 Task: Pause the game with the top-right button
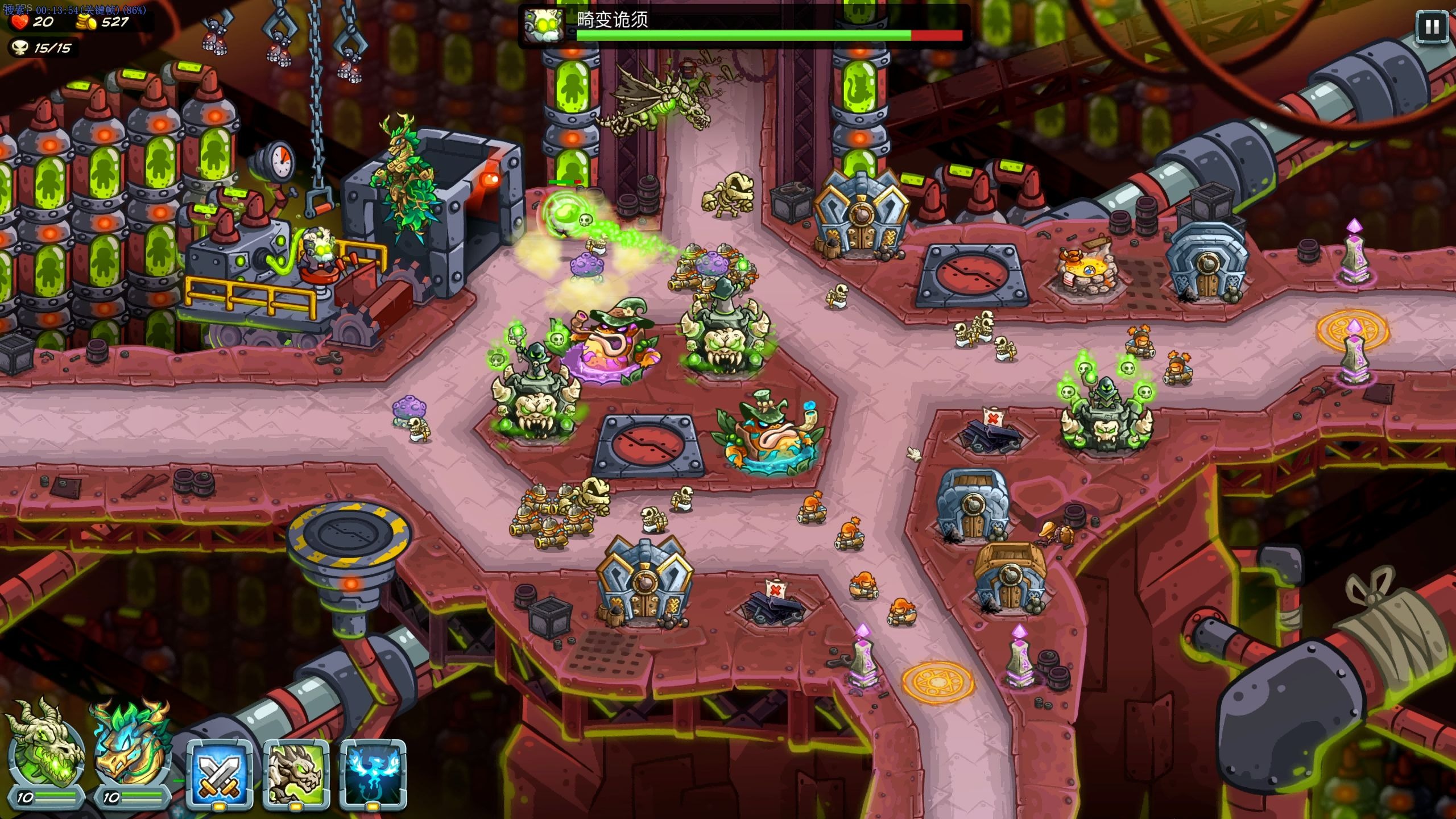click(1432, 27)
